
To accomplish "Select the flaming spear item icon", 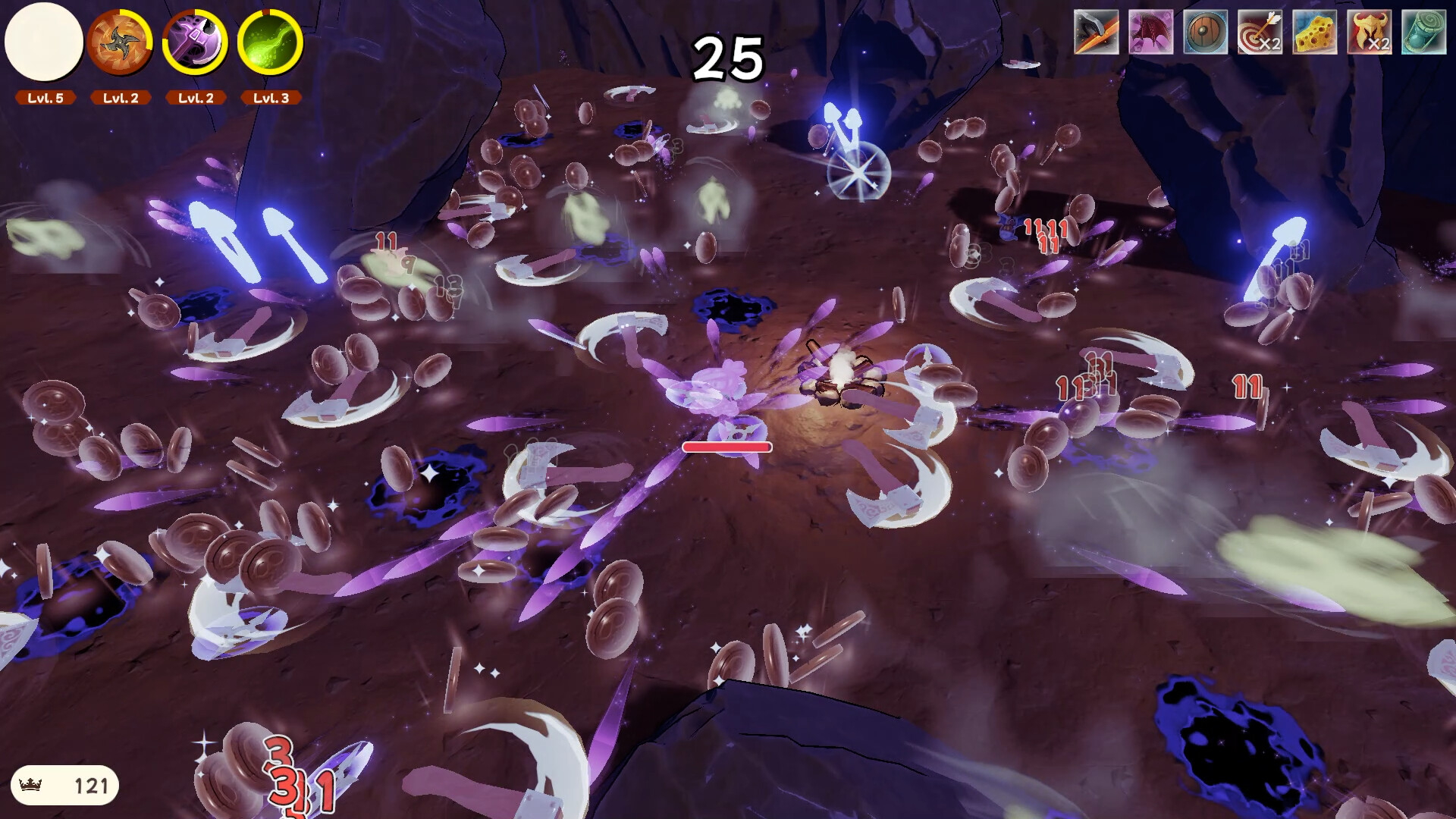I will pyautogui.click(x=1096, y=32).
